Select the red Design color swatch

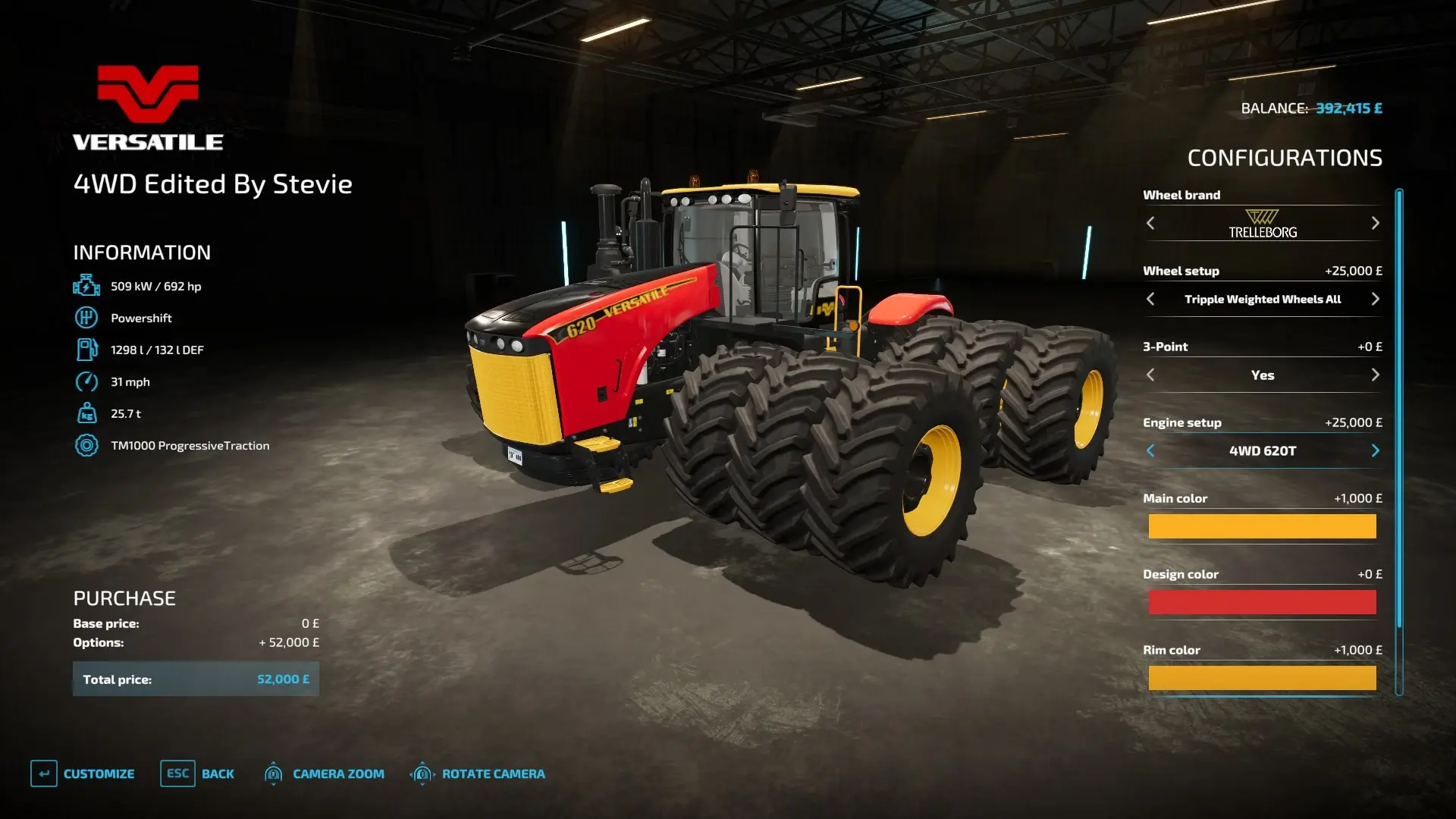click(x=1261, y=601)
